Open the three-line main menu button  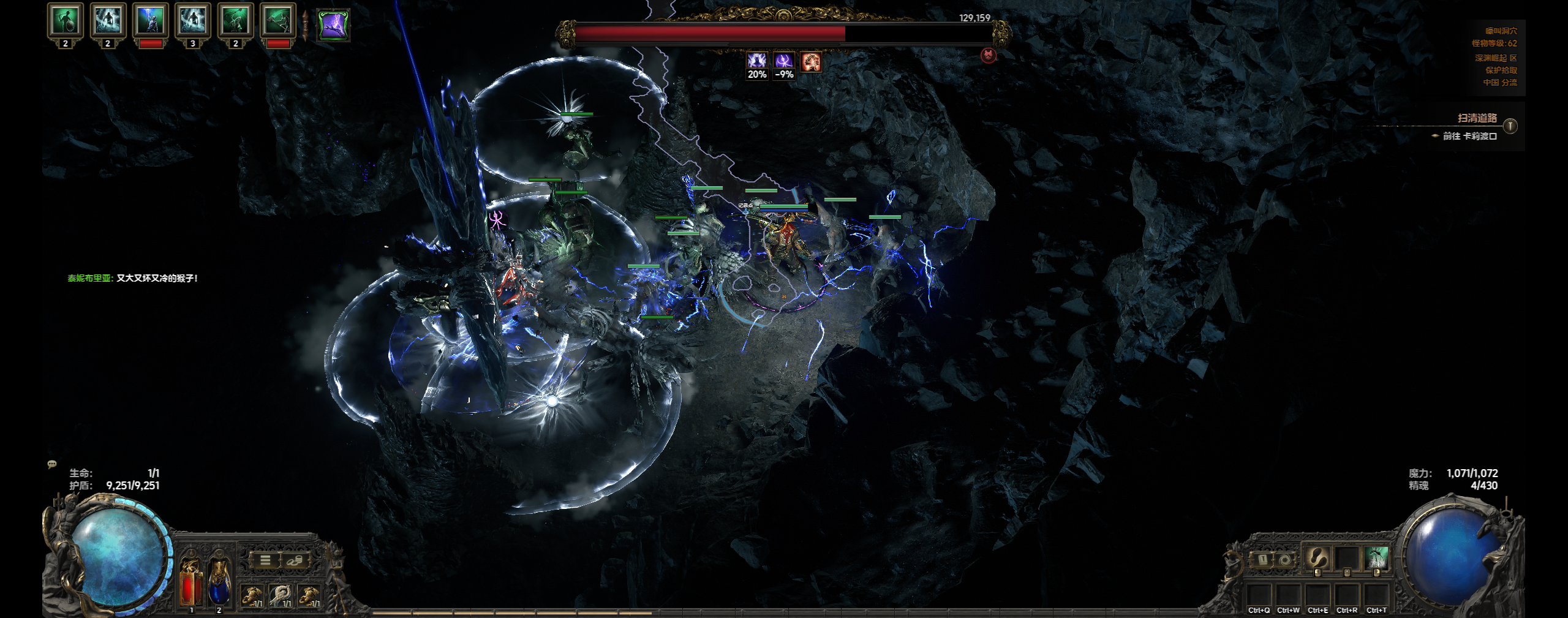coord(265,560)
